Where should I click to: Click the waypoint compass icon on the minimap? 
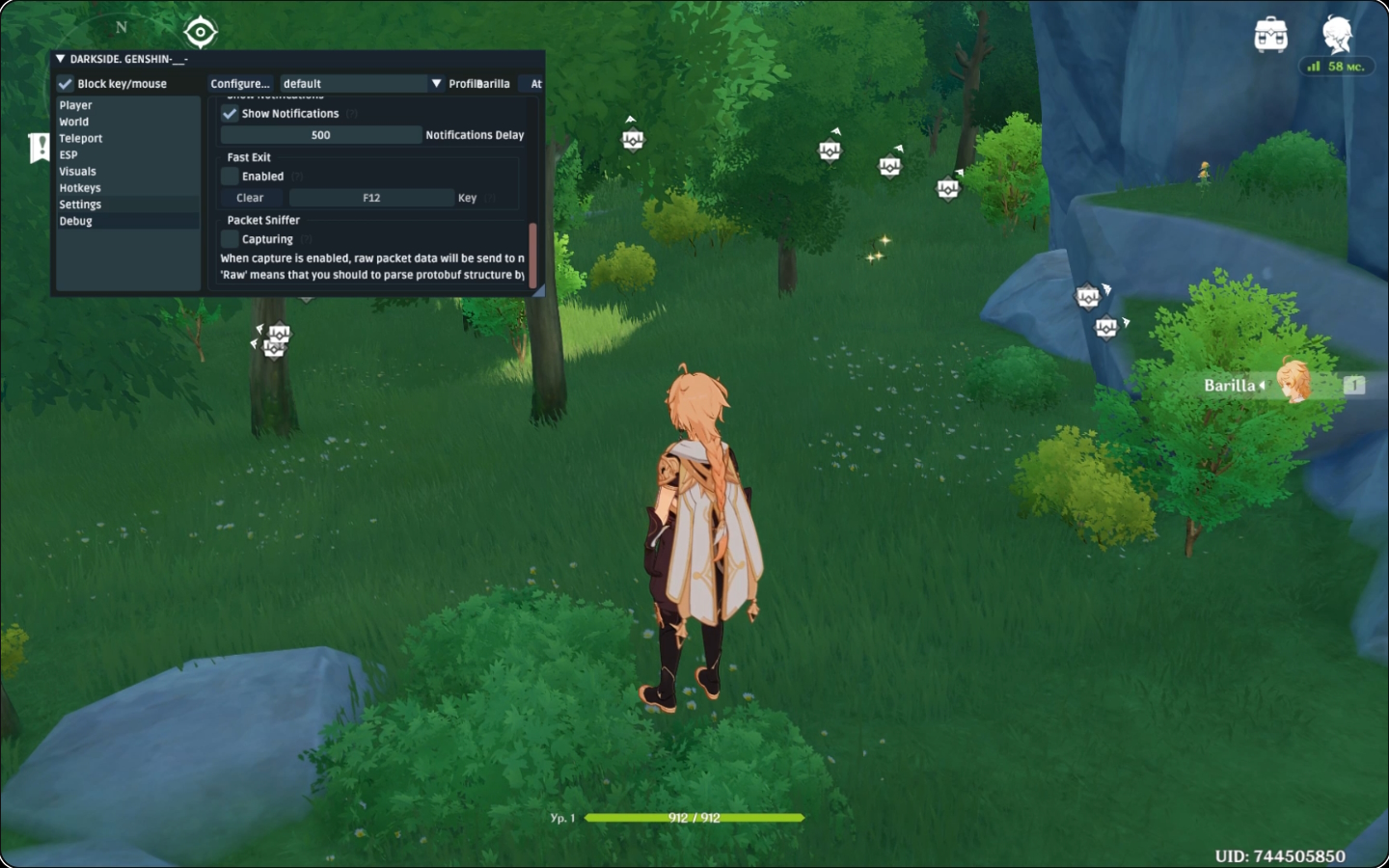tap(200, 31)
